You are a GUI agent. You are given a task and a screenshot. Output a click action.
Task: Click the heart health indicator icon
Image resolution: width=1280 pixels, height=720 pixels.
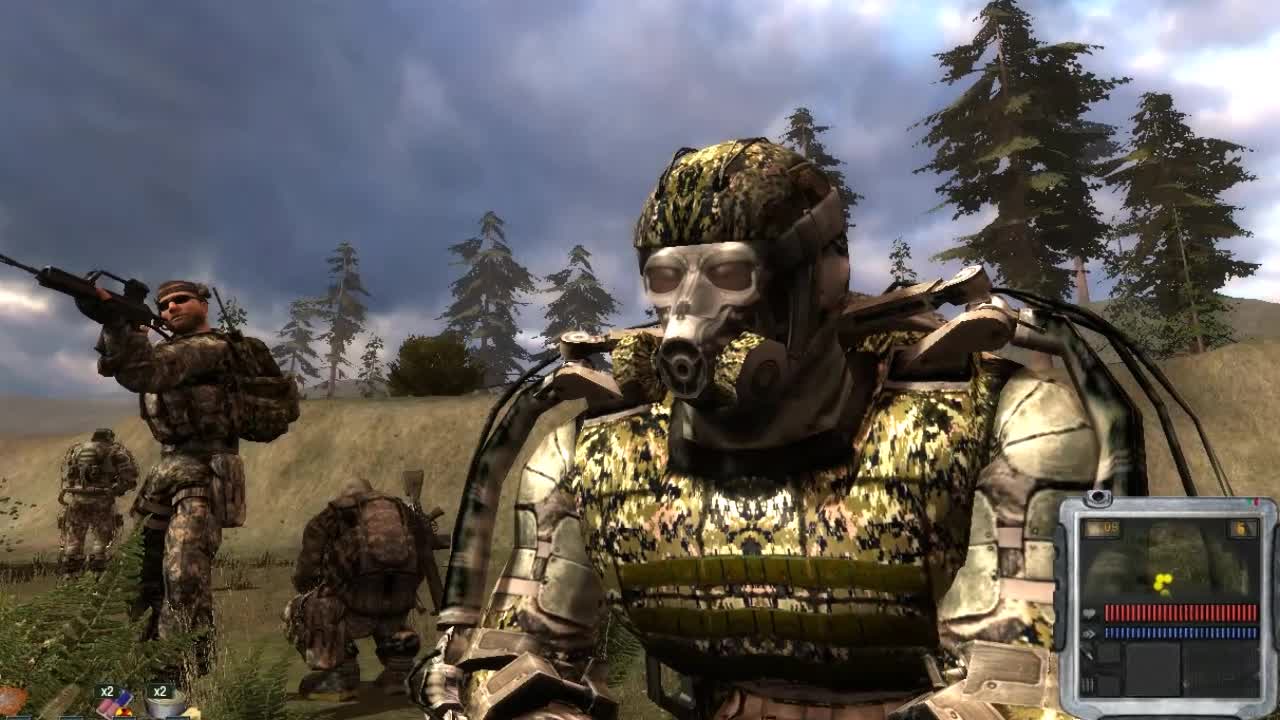click(1088, 612)
